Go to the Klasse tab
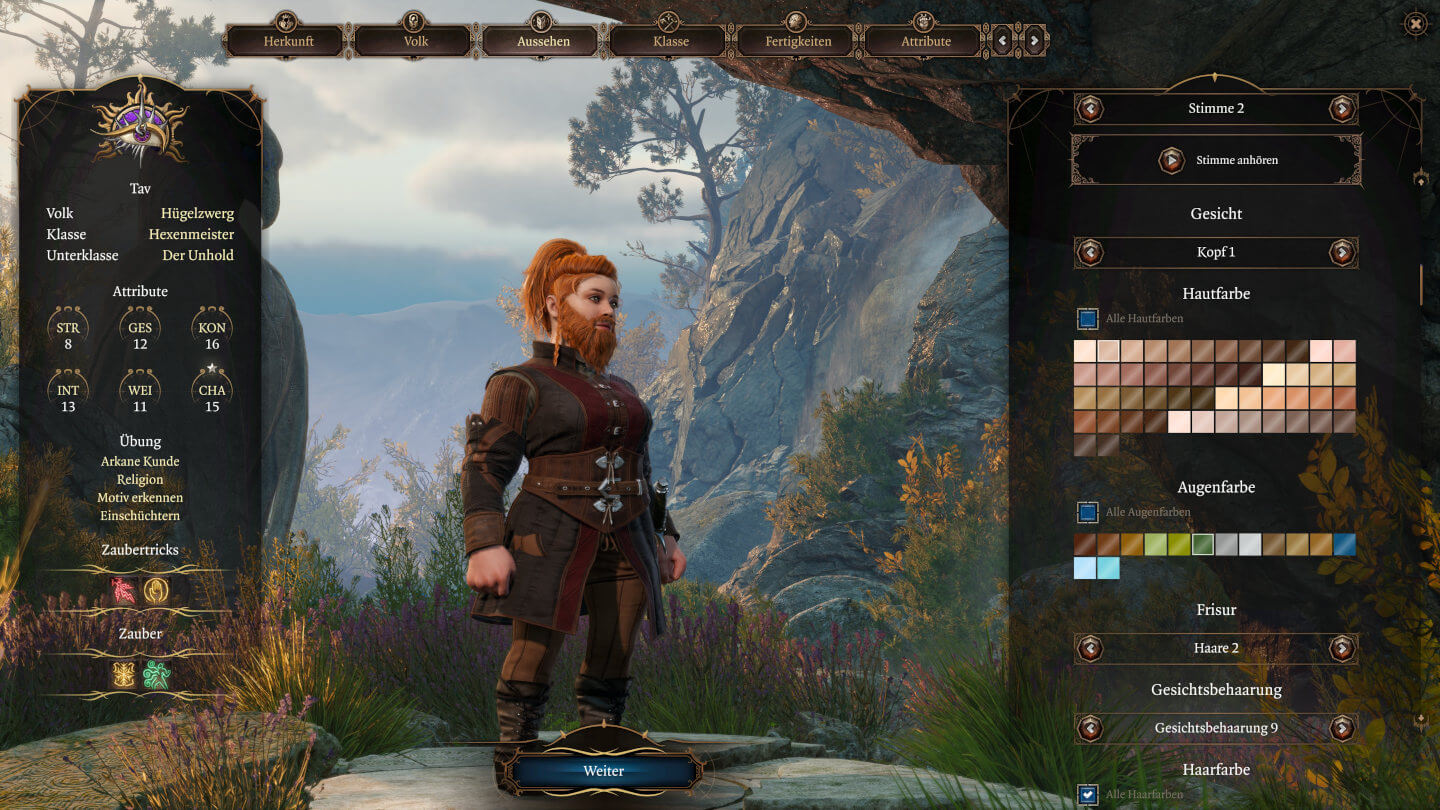Image resolution: width=1440 pixels, height=810 pixels. (x=670, y=41)
